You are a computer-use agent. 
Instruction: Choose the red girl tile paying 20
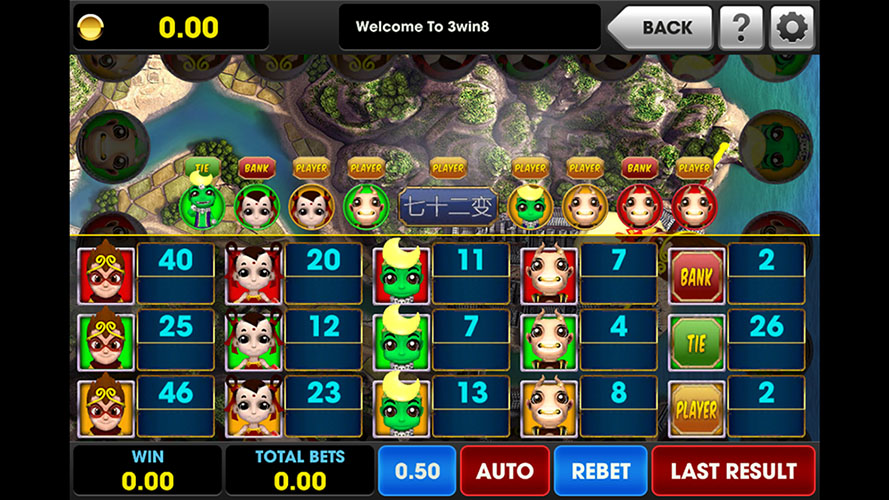click(252, 275)
